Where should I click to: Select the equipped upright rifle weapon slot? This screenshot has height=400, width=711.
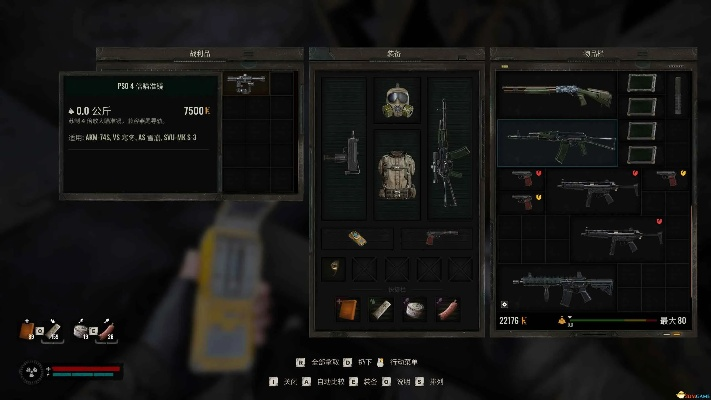coord(450,160)
